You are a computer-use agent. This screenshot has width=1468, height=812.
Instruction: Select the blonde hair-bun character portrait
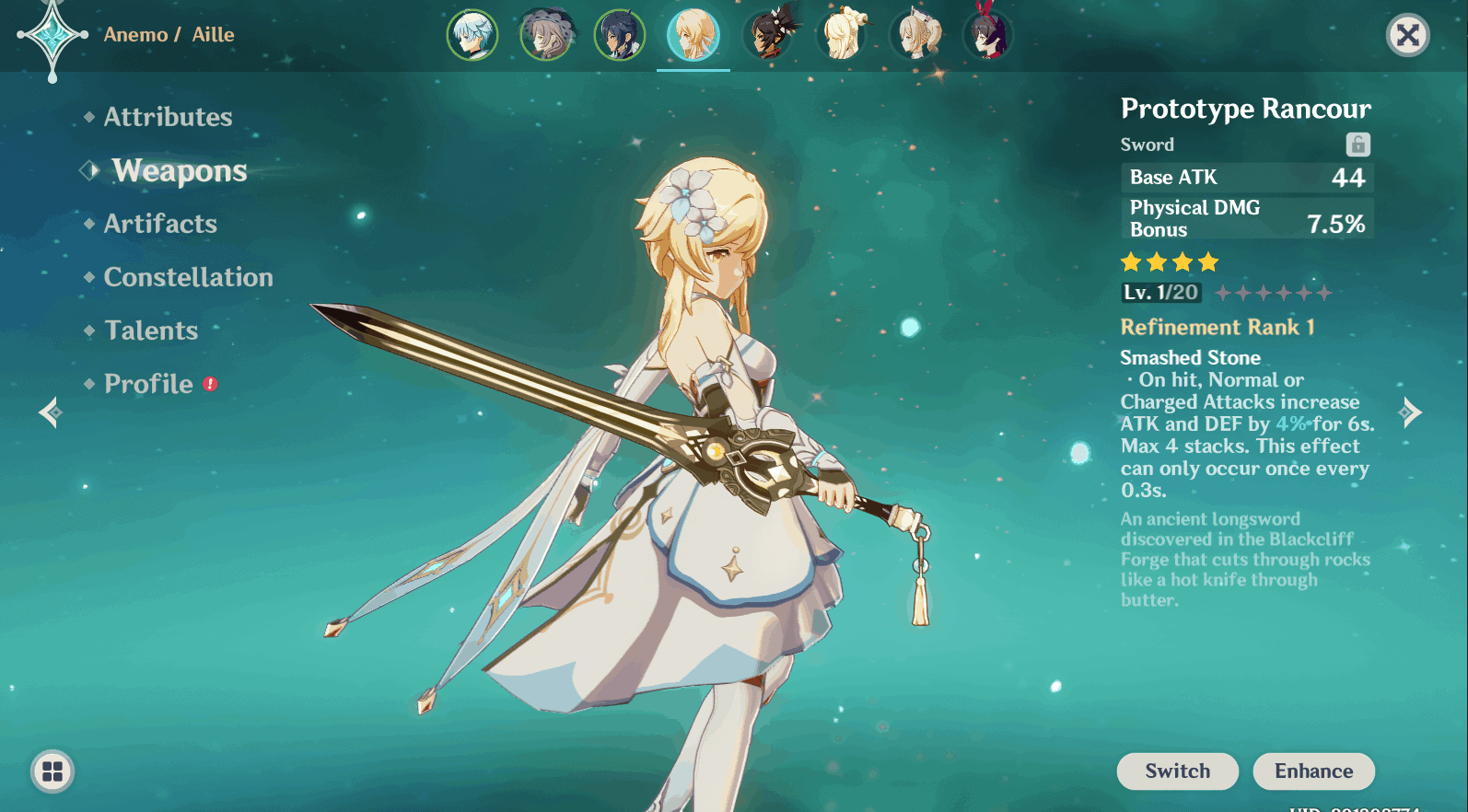click(841, 36)
